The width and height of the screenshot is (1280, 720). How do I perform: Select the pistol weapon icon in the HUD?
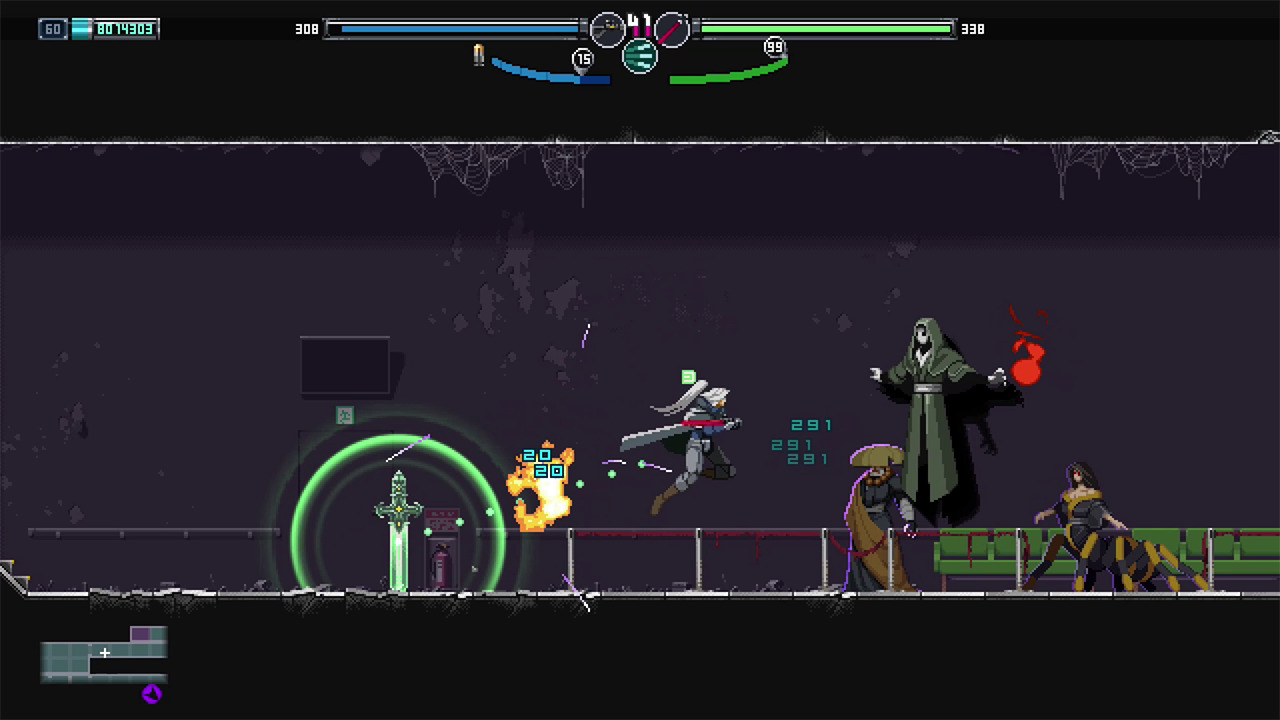(x=608, y=29)
